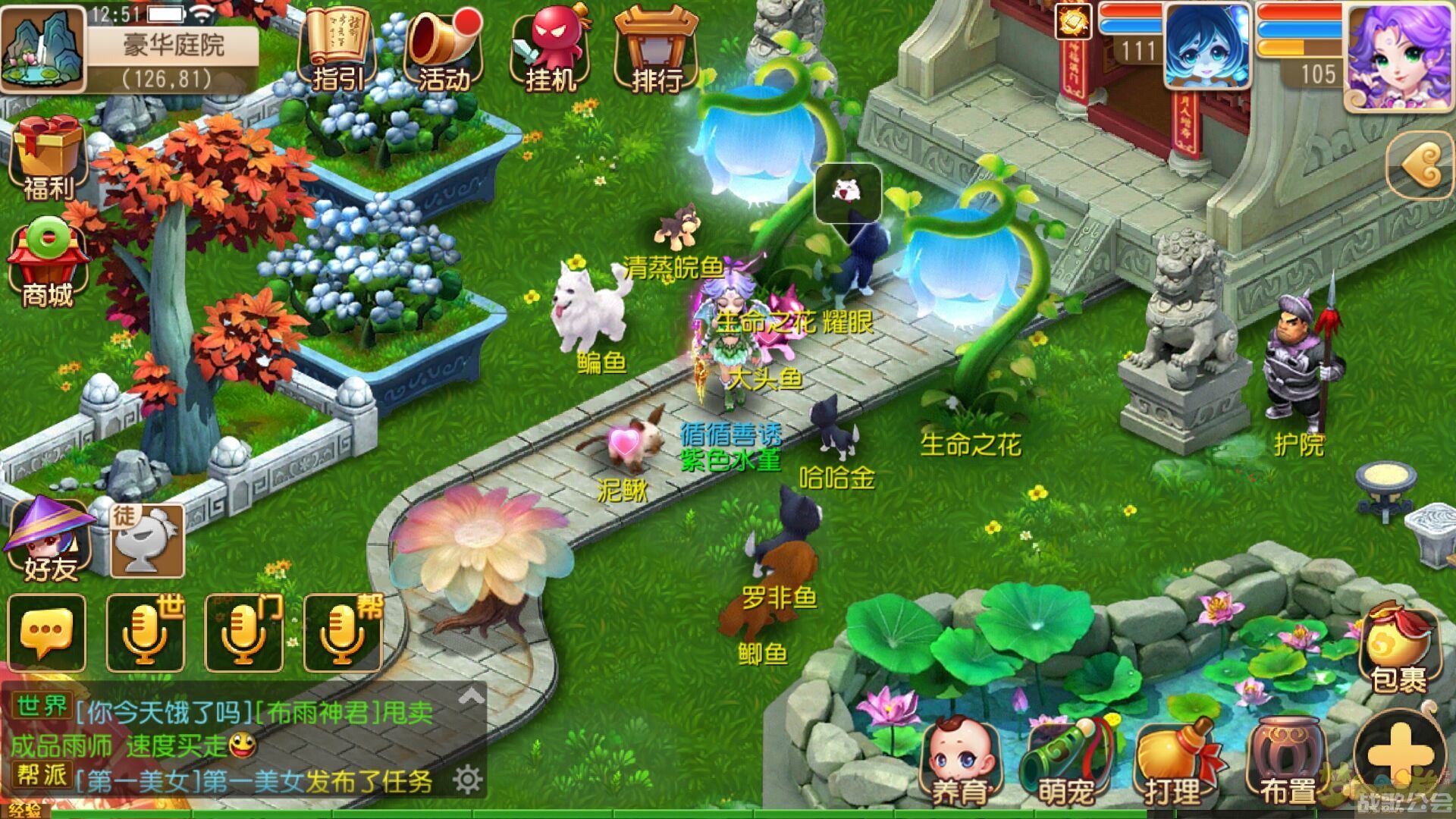Open the 徒 apprentice panel
This screenshot has height=819, width=1456.
tap(148, 540)
